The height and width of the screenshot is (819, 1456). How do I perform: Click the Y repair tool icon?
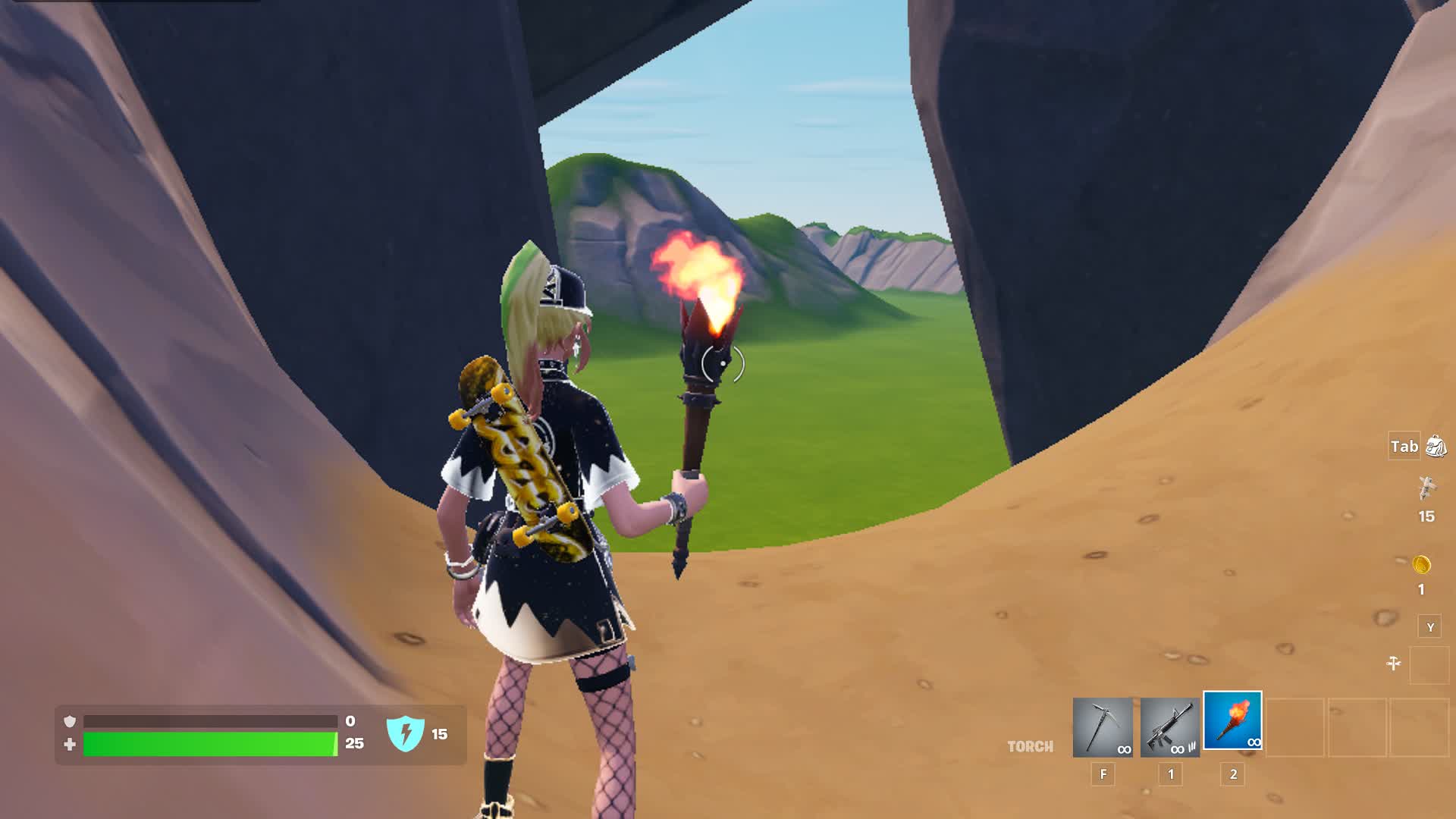coord(1430,626)
